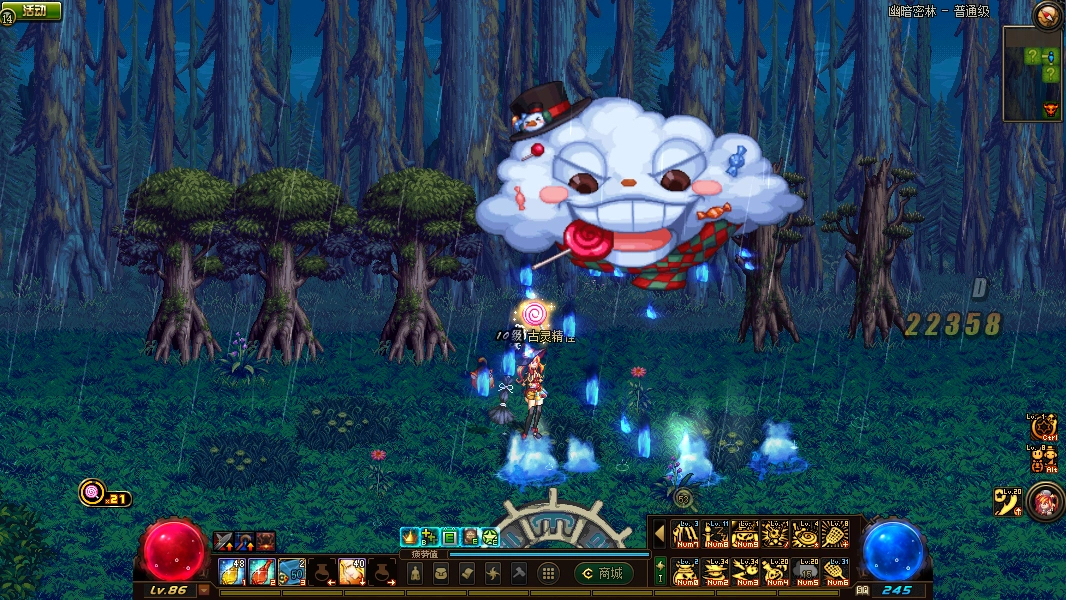Open the 商城 shop
This screenshot has height=600, width=1066.
point(602,573)
